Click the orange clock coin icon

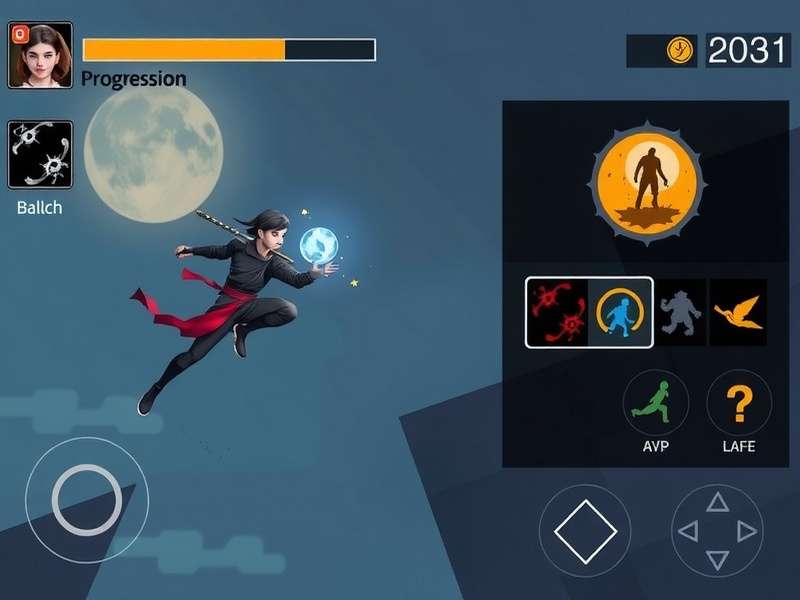tap(681, 50)
